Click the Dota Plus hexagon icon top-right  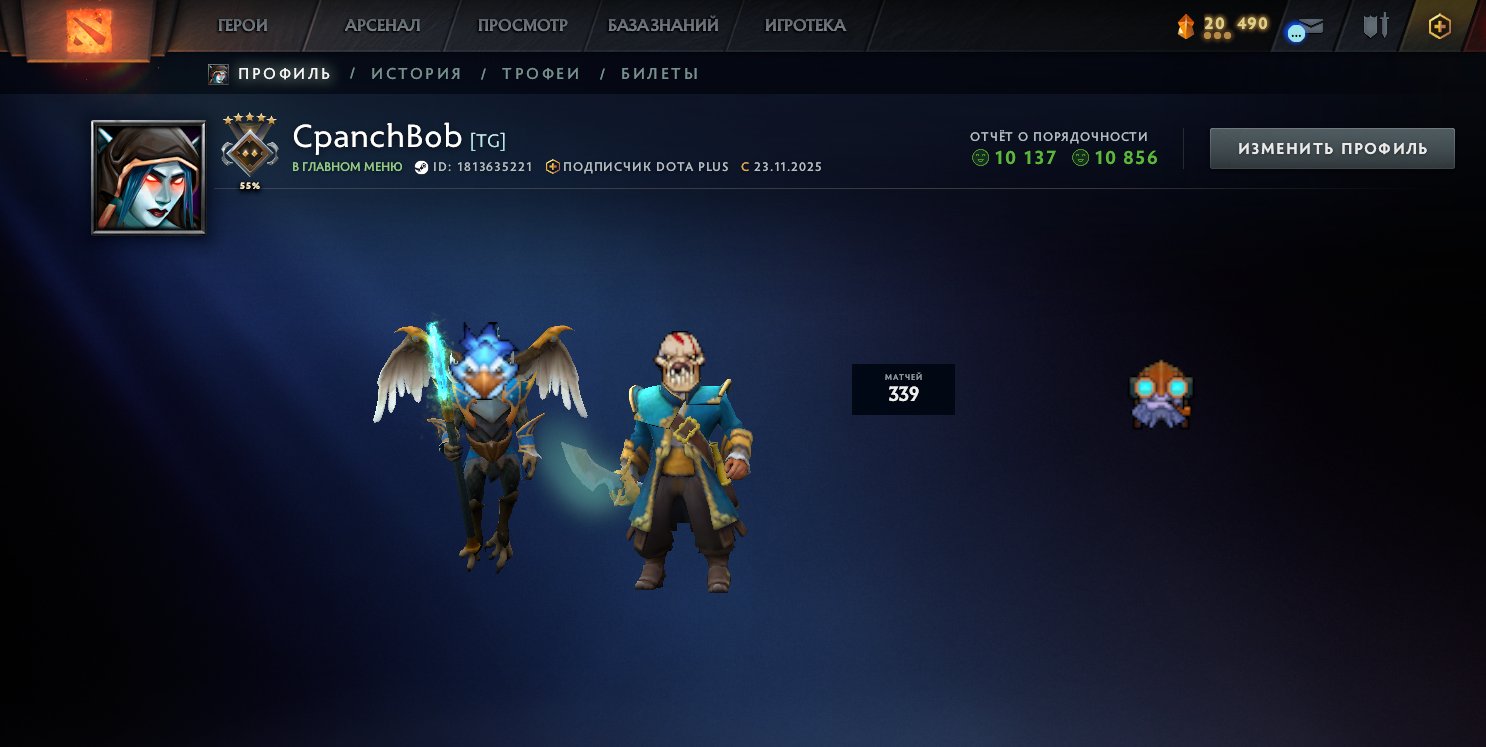click(1440, 27)
